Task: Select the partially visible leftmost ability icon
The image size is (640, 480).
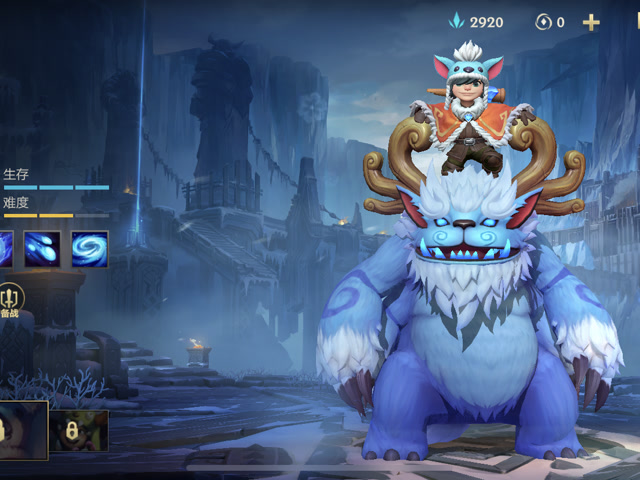Action: pos(5,249)
